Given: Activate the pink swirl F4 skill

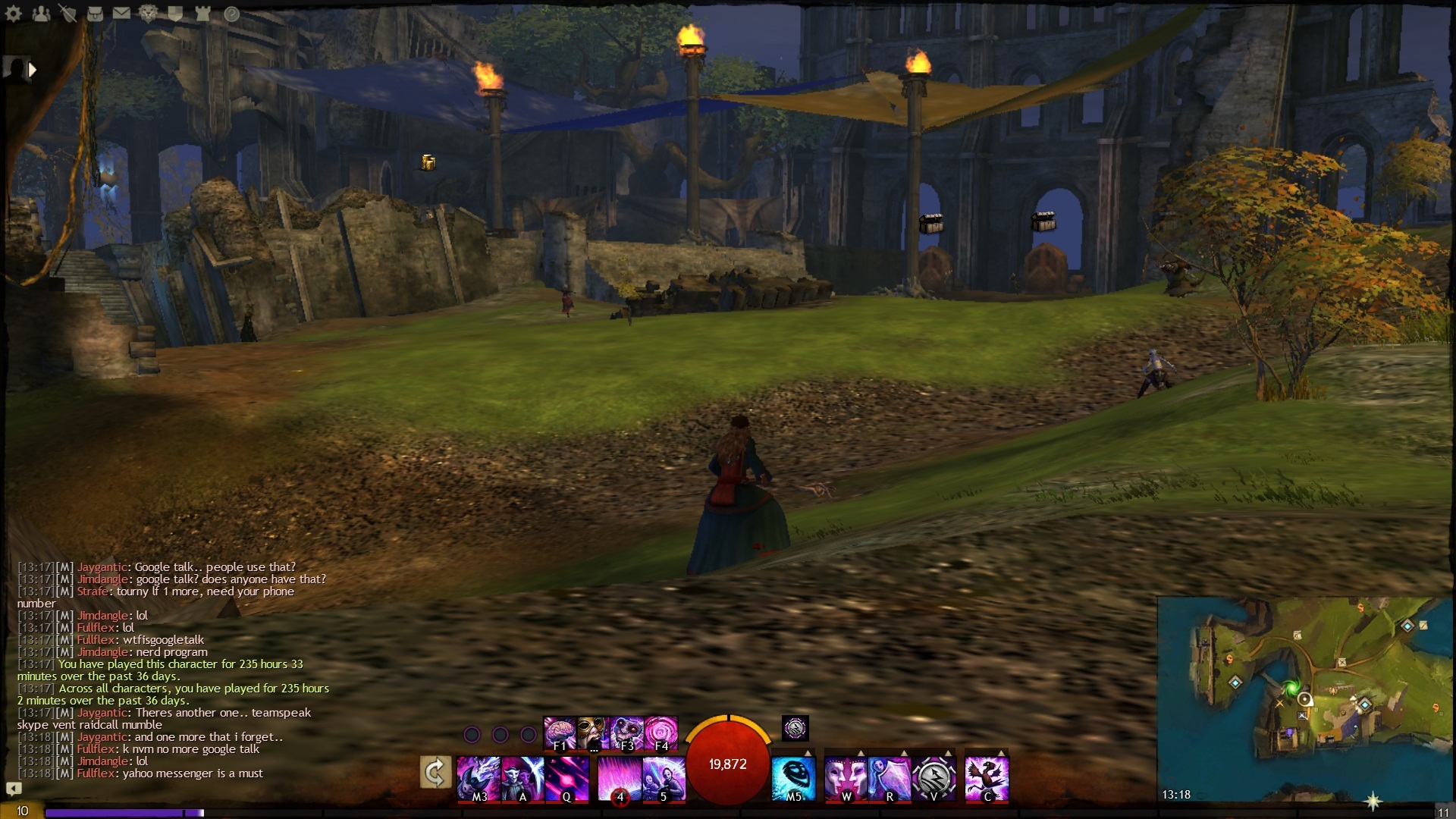Looking at the screenshot, I should pos(661,733).
